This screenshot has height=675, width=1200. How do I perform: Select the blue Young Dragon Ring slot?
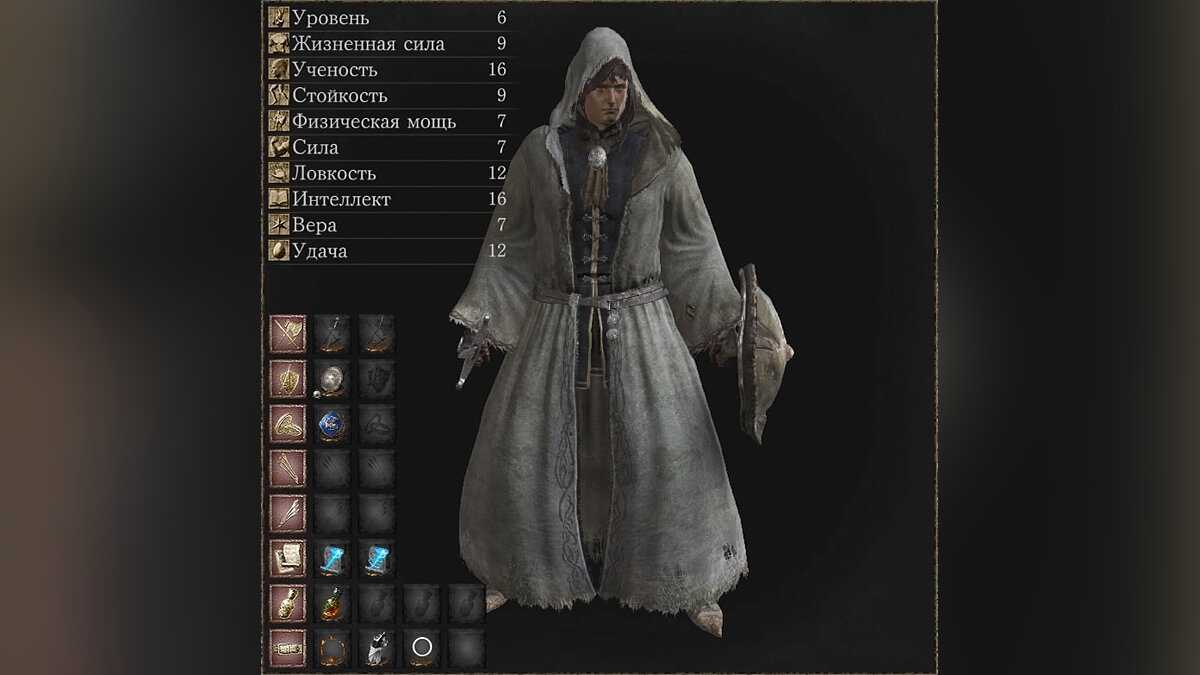pyautogui.click(x=332, y=424)
